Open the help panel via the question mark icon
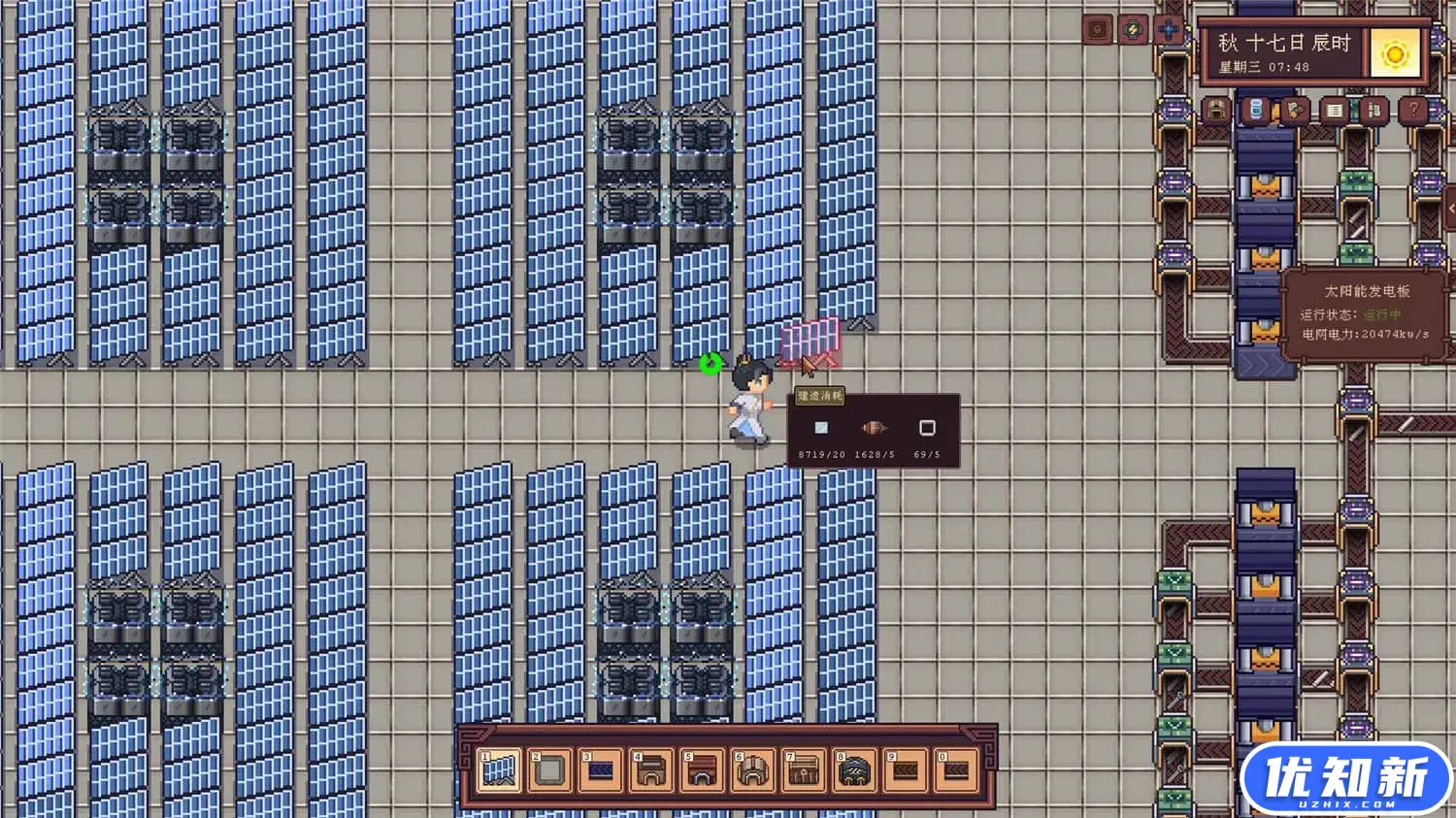Screen dimensions: 1456x818 tap(1414, 110)
